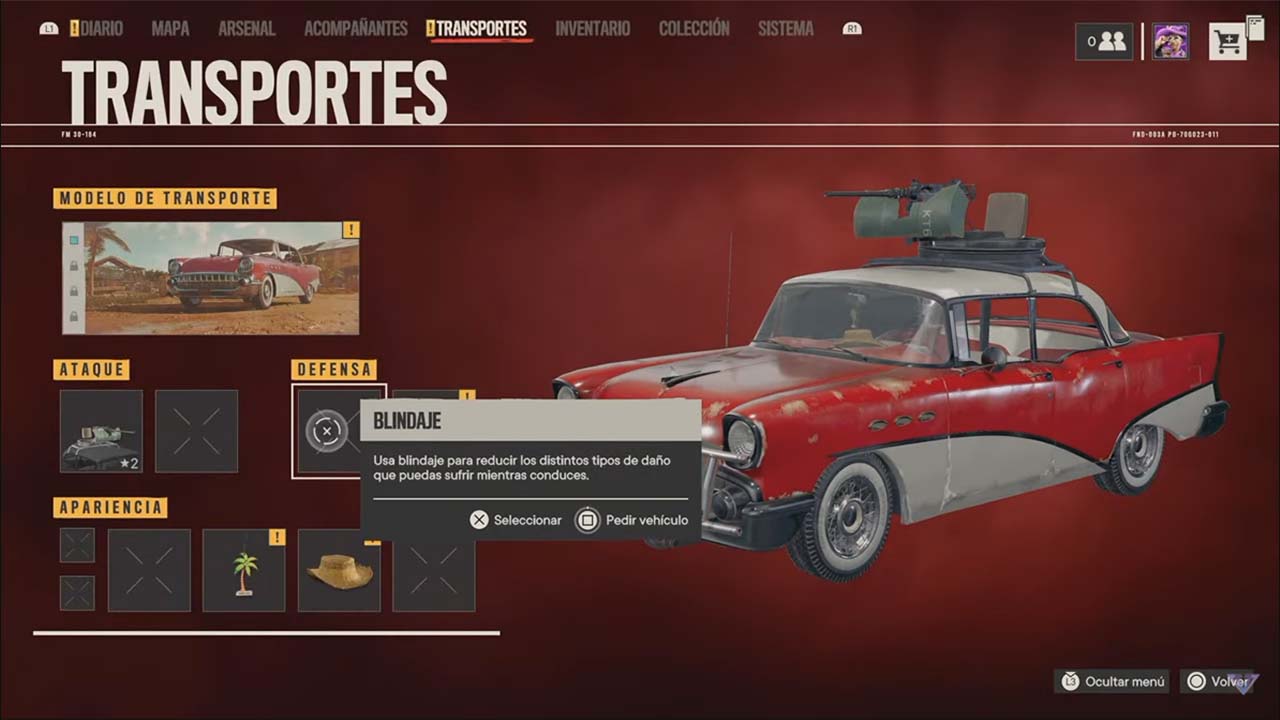Image resolution: width=1280 pixels, height=720 pixels.
Task: Open the Colección tab
Action: [694, 29]
